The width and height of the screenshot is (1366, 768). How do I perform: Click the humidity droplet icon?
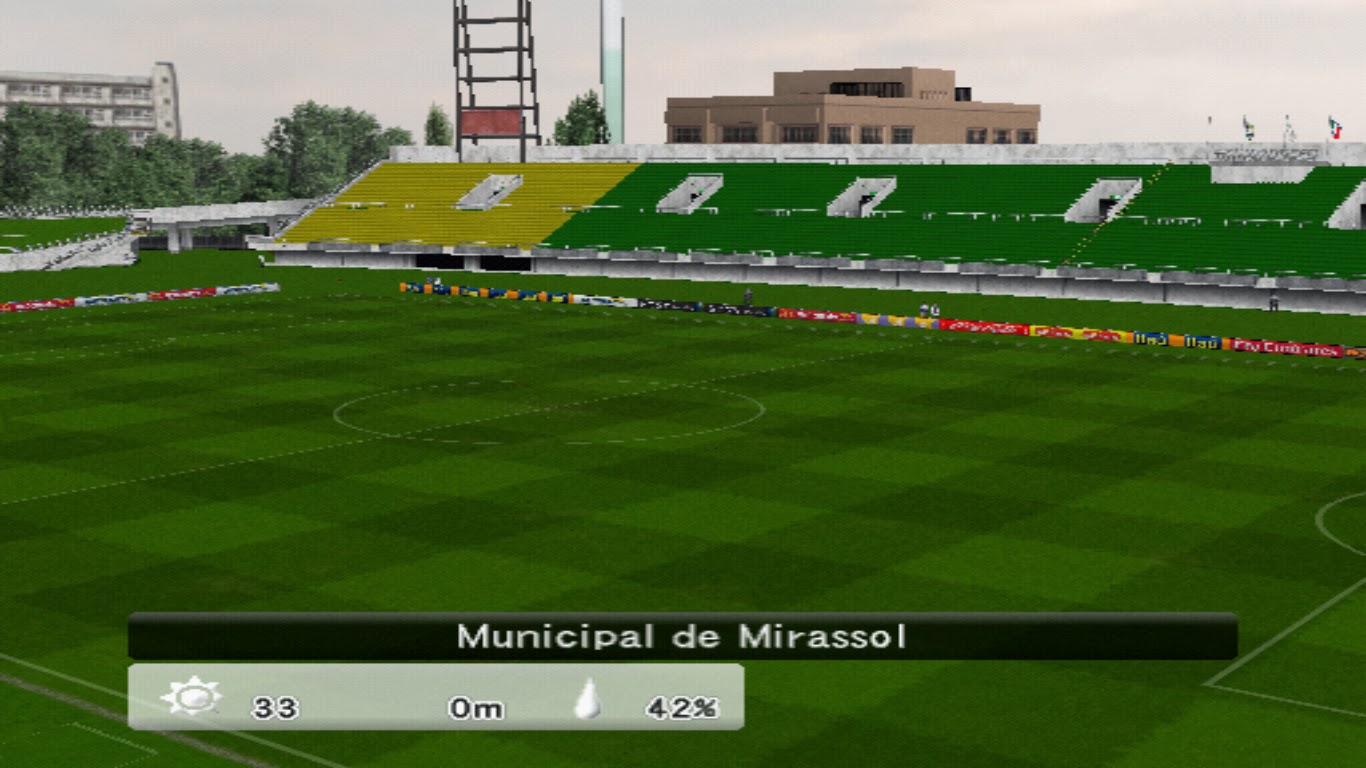pyautogui.click(x=590, y=703)
